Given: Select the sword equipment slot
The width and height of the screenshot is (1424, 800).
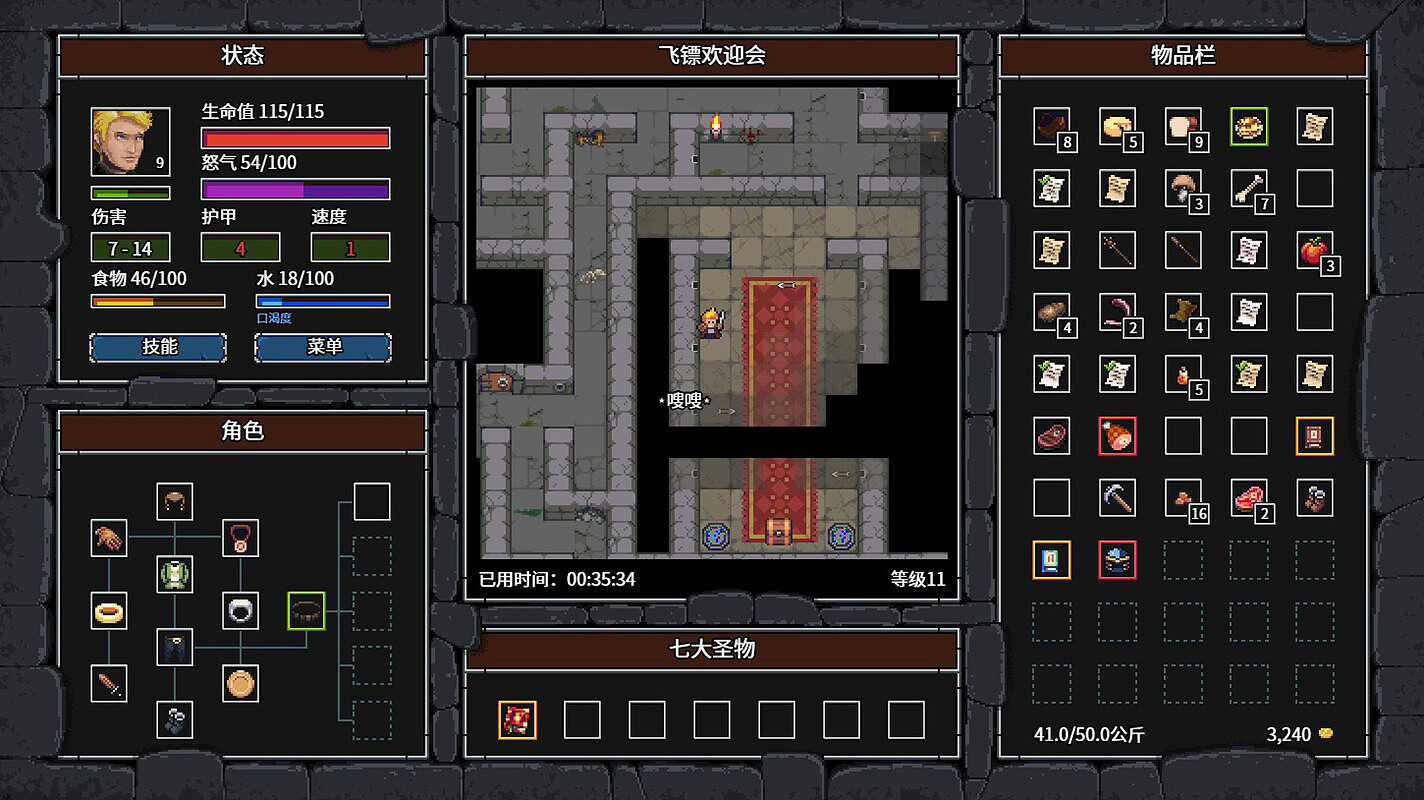Looking at the screenshot, I should (x=109, y=684).
